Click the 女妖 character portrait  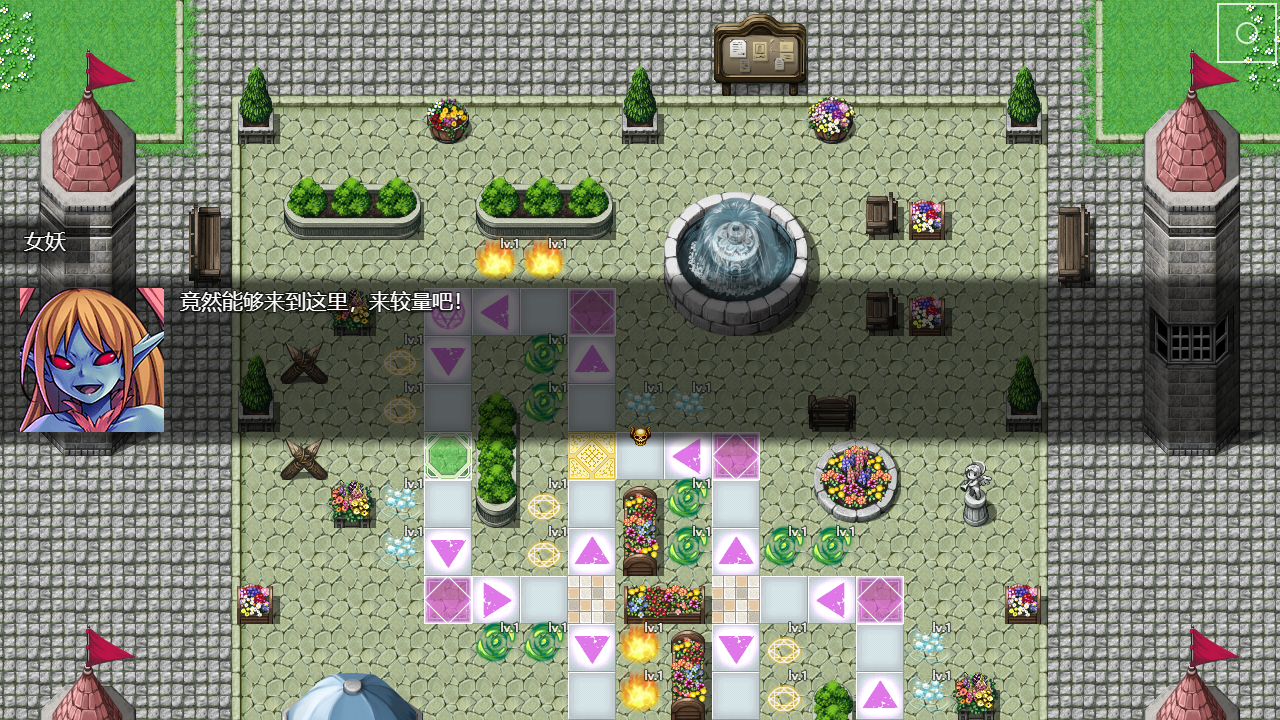tap(90, 360)
